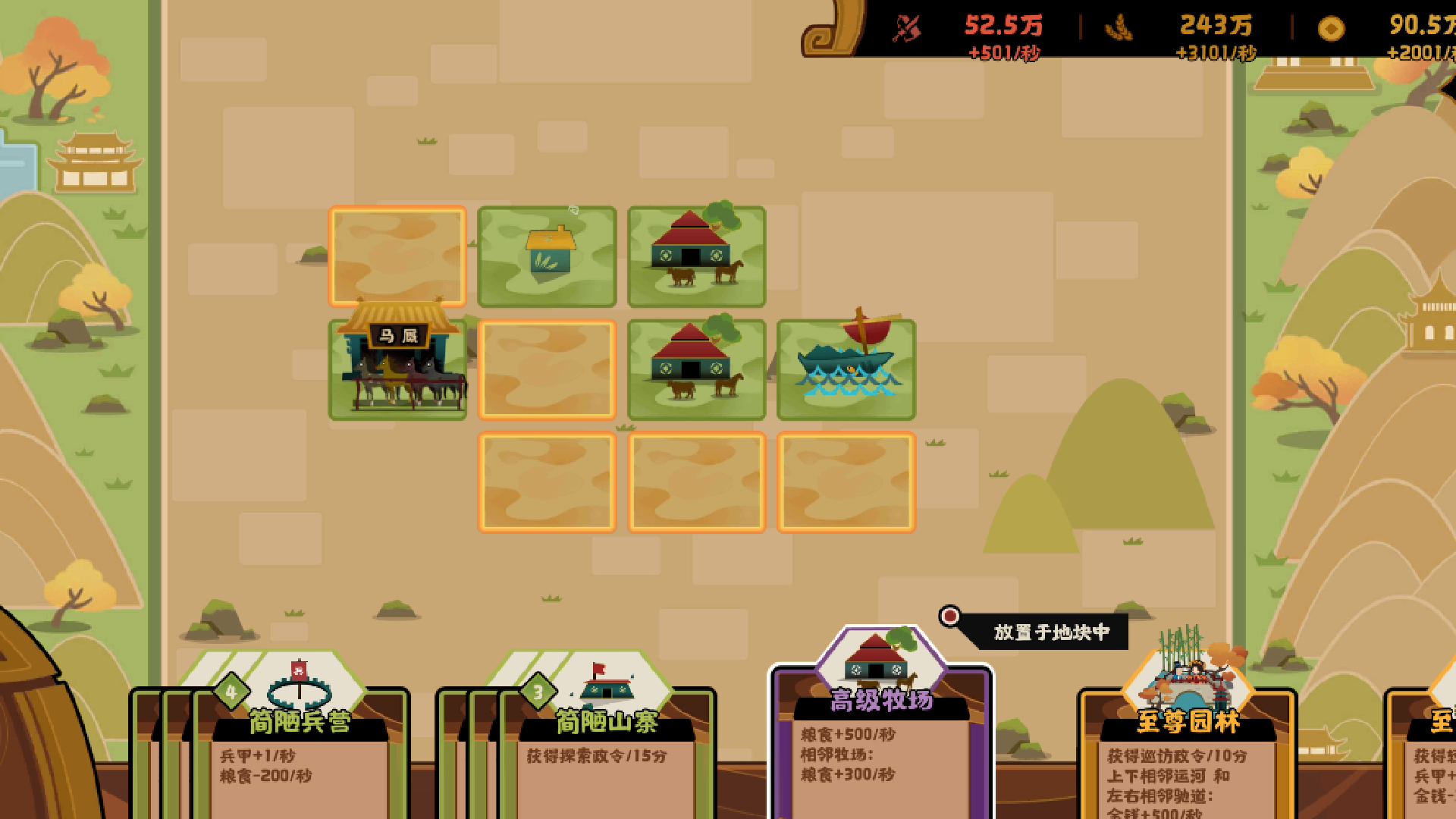Click the ranch tile beside the canal
The height and width of the screenshot is (819, 1456).
[695, 369]
